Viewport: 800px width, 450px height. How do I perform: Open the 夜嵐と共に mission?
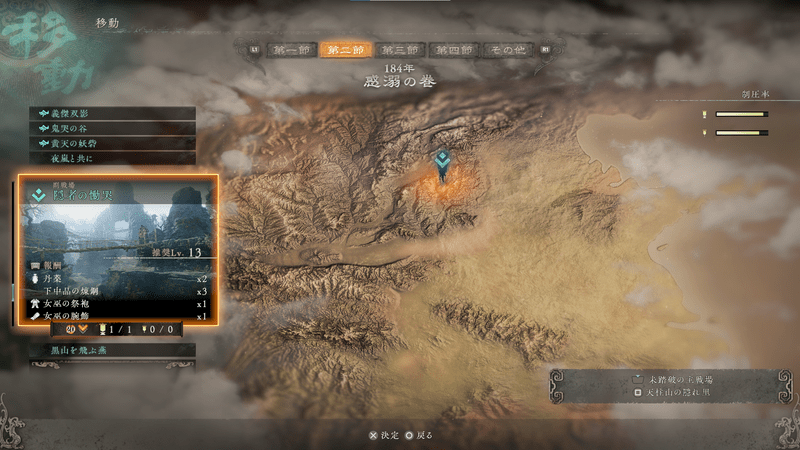click(112, 159)
